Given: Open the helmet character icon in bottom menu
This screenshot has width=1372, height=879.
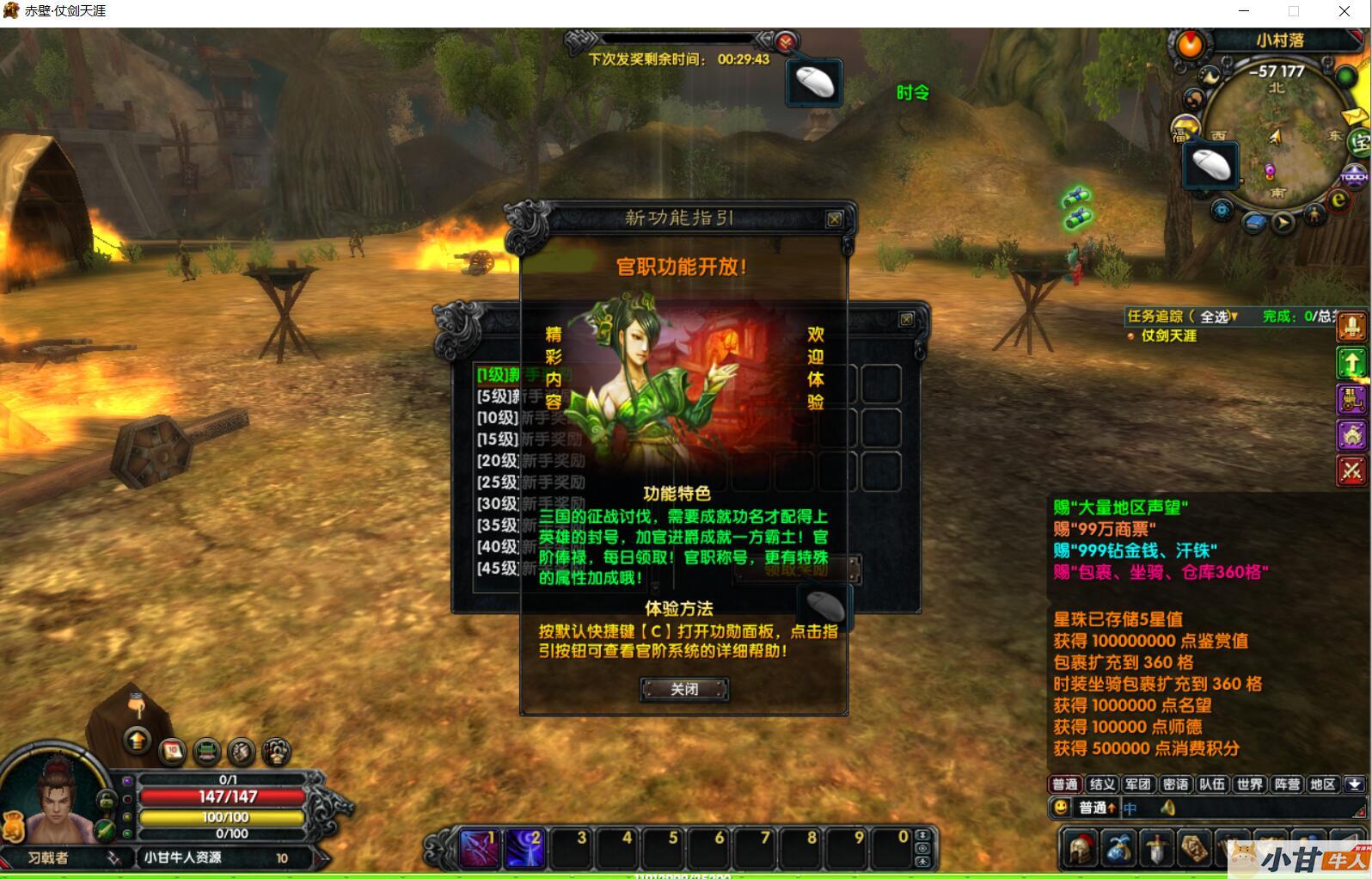Looking at the screenshot, I should pos(1081,848).
